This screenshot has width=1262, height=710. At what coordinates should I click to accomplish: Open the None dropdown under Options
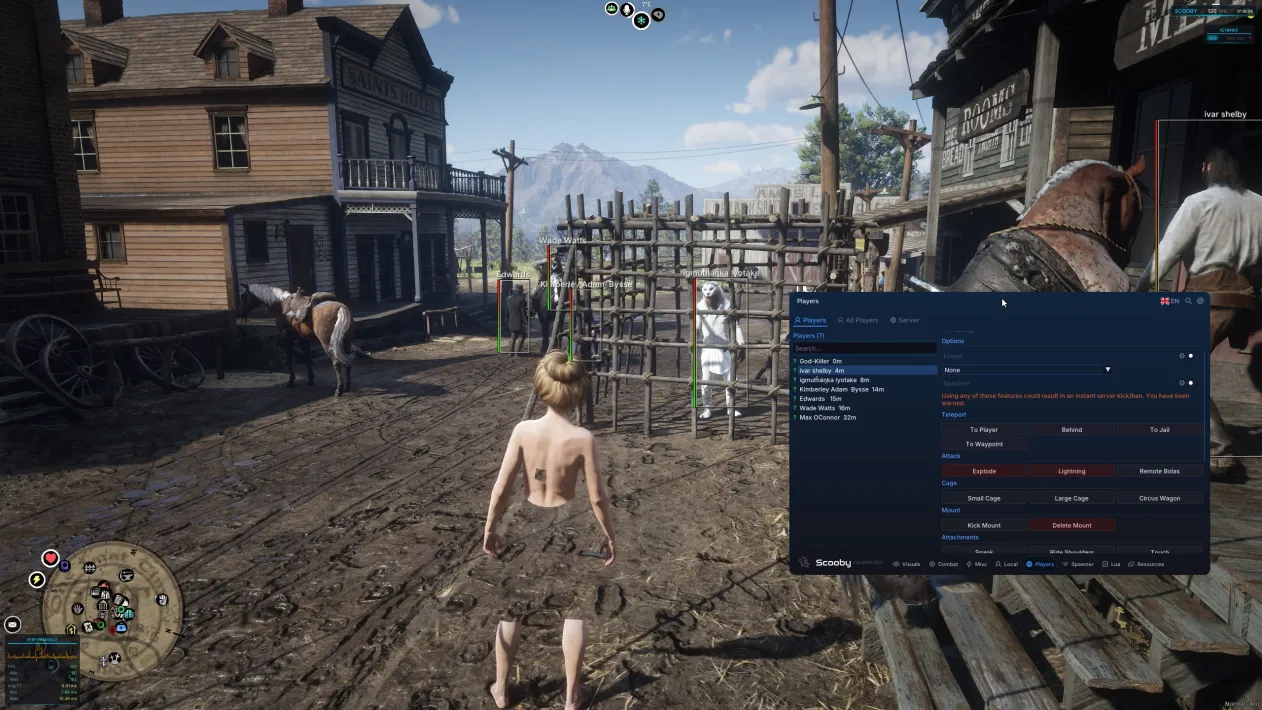pyautogui.click(x=1027, y=370)
